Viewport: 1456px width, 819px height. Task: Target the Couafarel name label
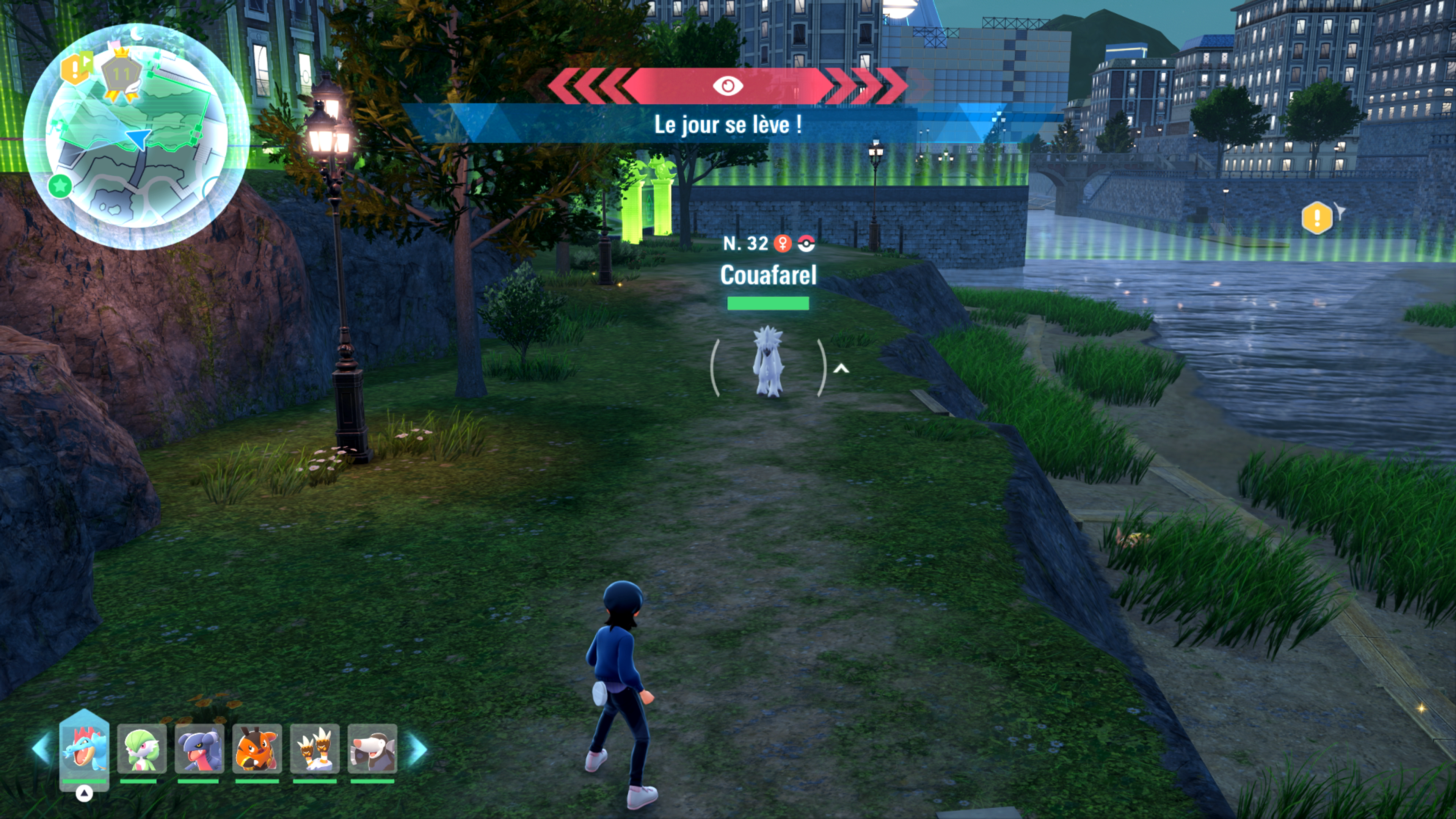coord(768,275)
